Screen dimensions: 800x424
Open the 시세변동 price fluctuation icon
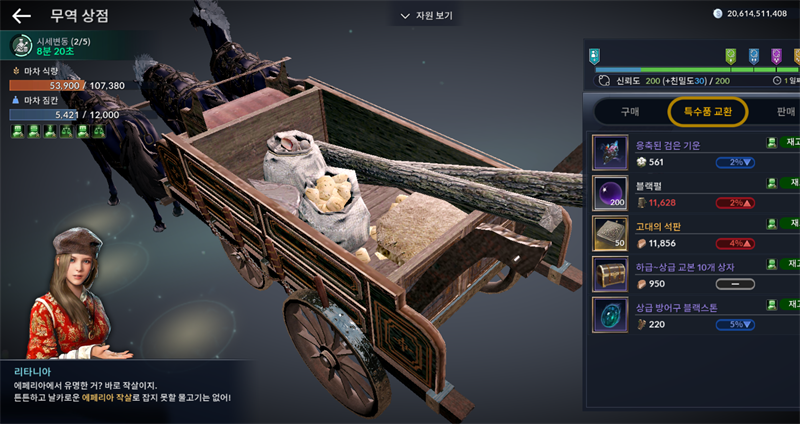point(21,45)
